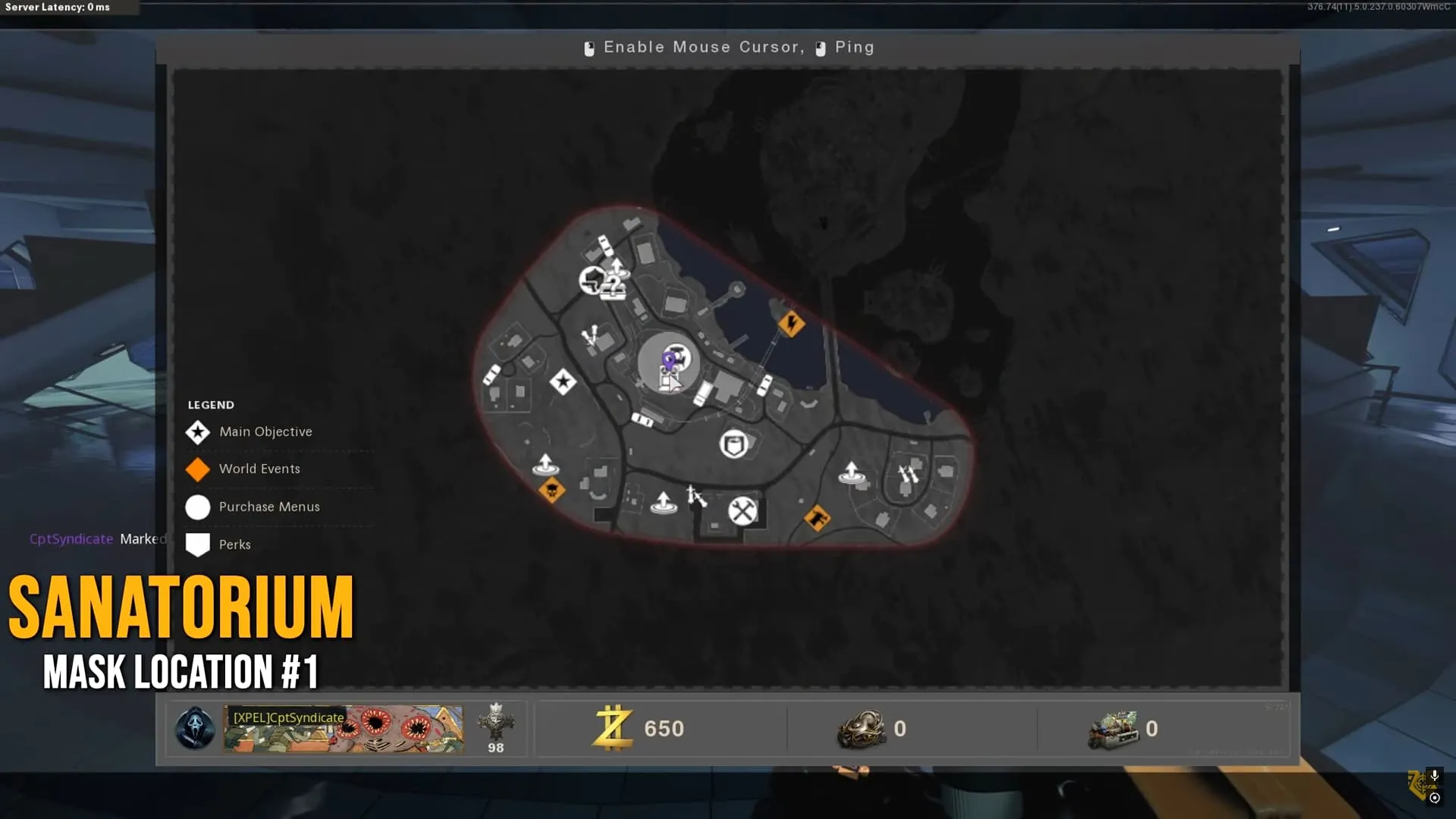Open the CptSyndicate player calling card

click(343, 729)
